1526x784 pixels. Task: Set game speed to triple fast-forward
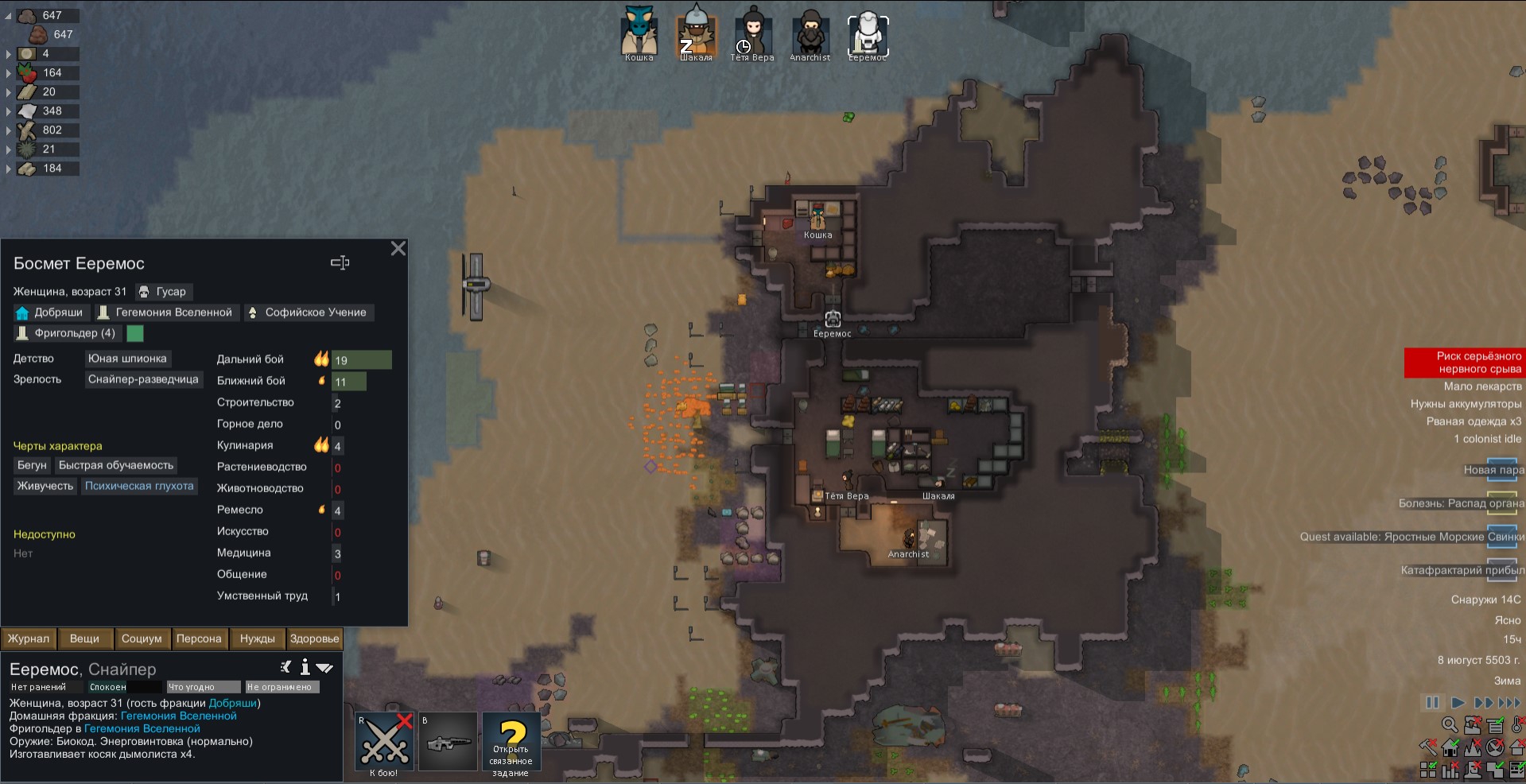pyautogui.click(x=1509, y=703)
